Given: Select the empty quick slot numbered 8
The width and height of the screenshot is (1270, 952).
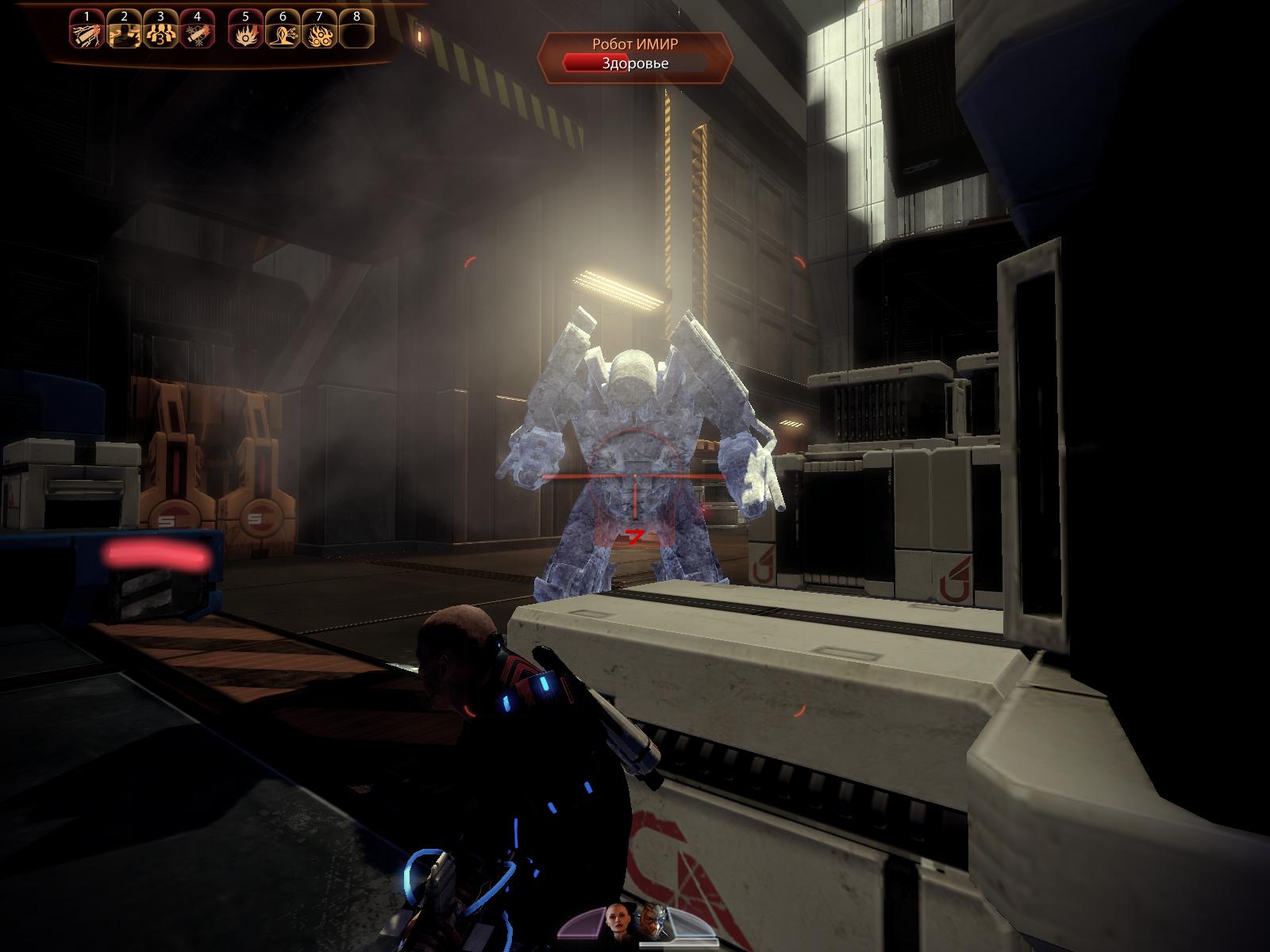Looking at the screenshot, I should pos(356,33).
